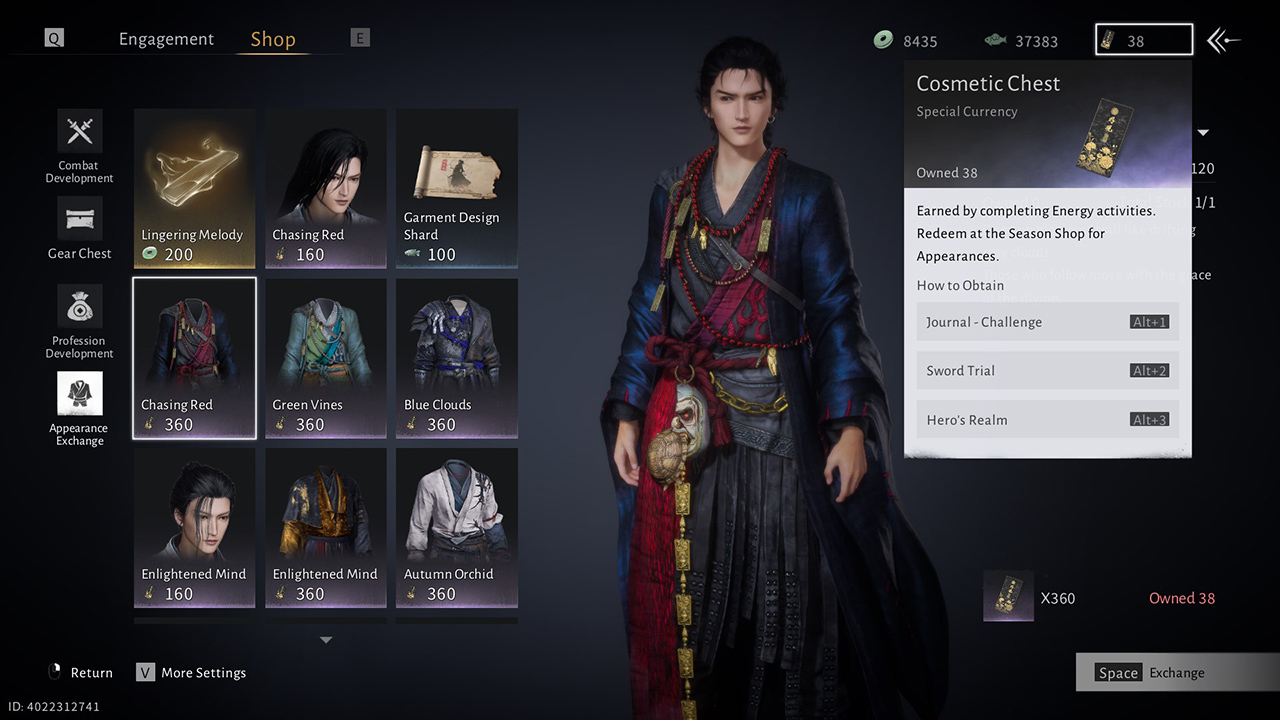The image size is (1280, 720).
Task: Switch to the Engagement tab
Action: (x=166, y=38)
